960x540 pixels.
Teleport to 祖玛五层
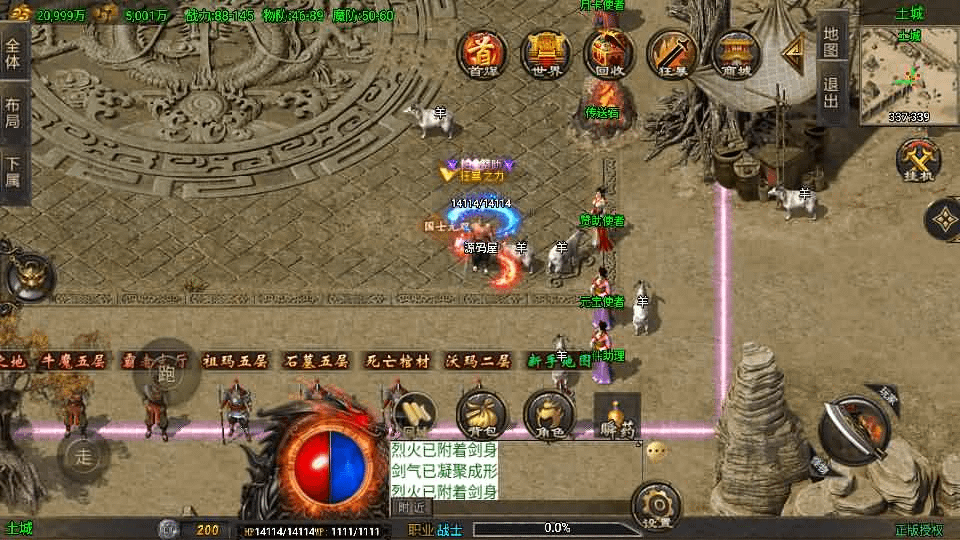236,361
